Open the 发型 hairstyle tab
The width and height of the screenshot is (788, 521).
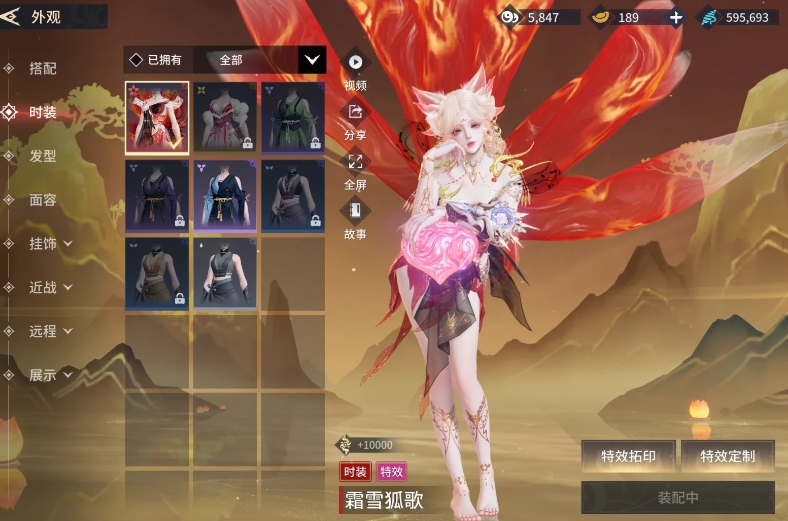point(43,156)
